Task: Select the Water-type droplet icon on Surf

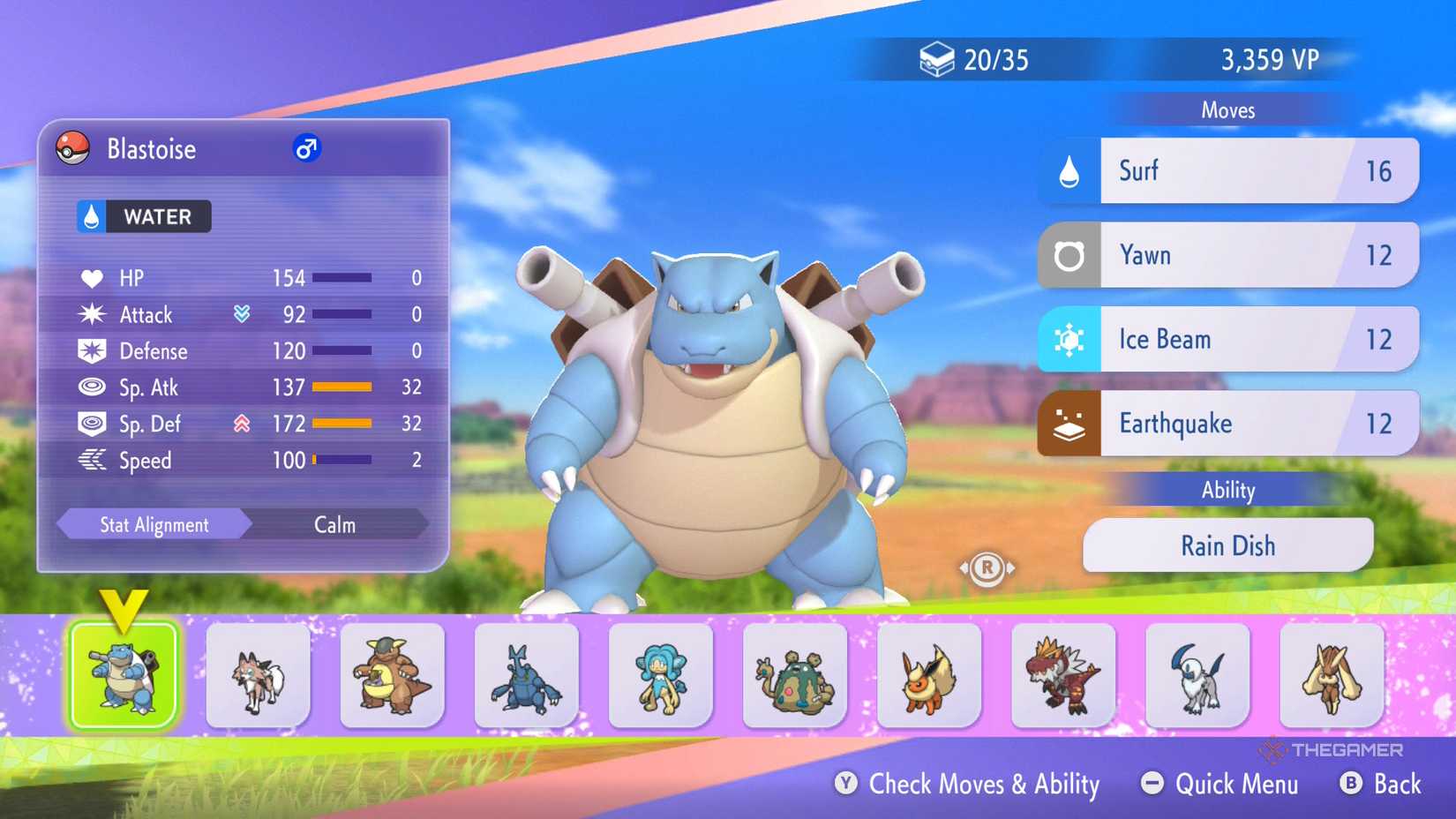Action: click(x=1069, y=170)
